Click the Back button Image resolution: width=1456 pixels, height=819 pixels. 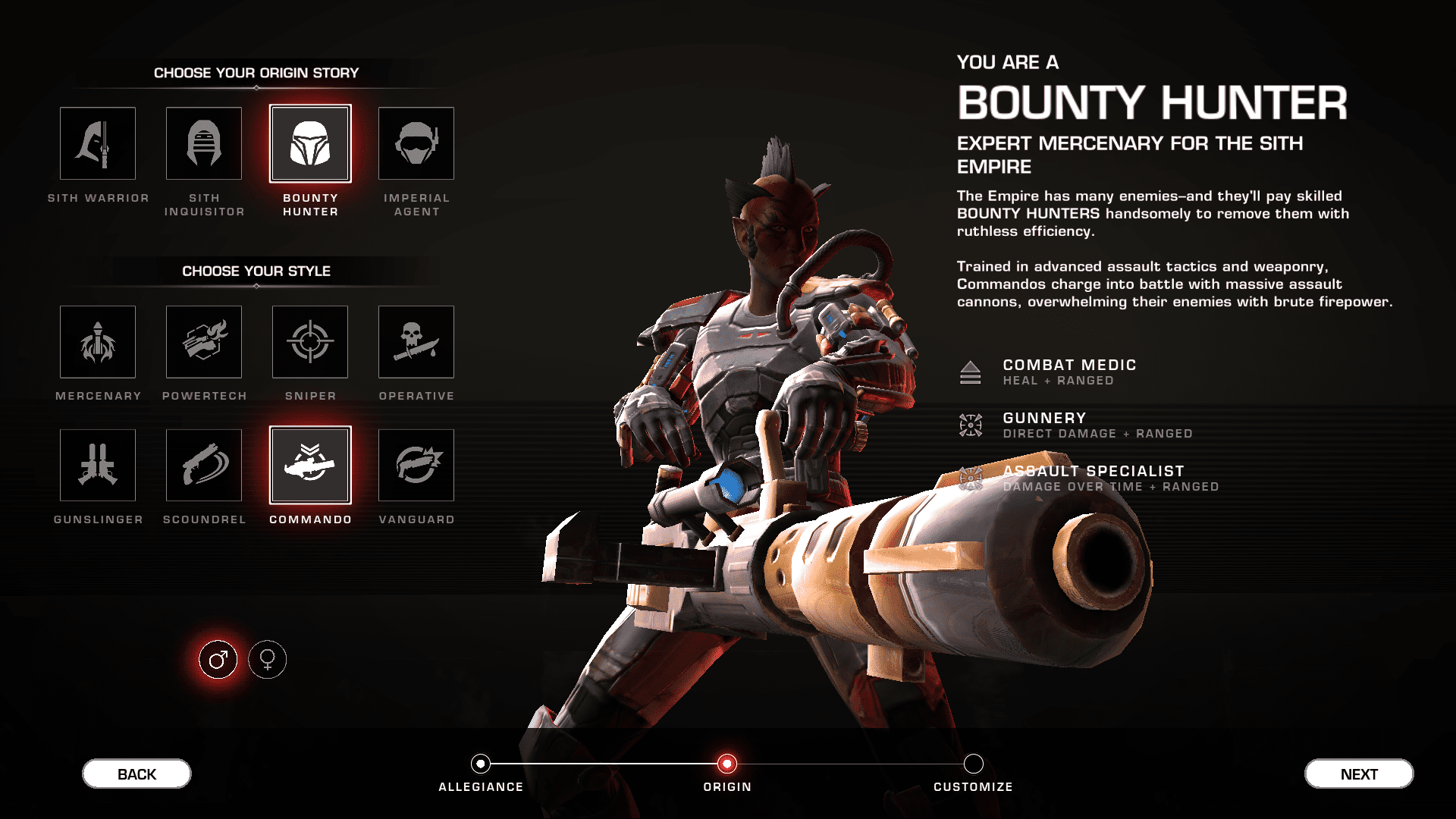coord(136,773)
